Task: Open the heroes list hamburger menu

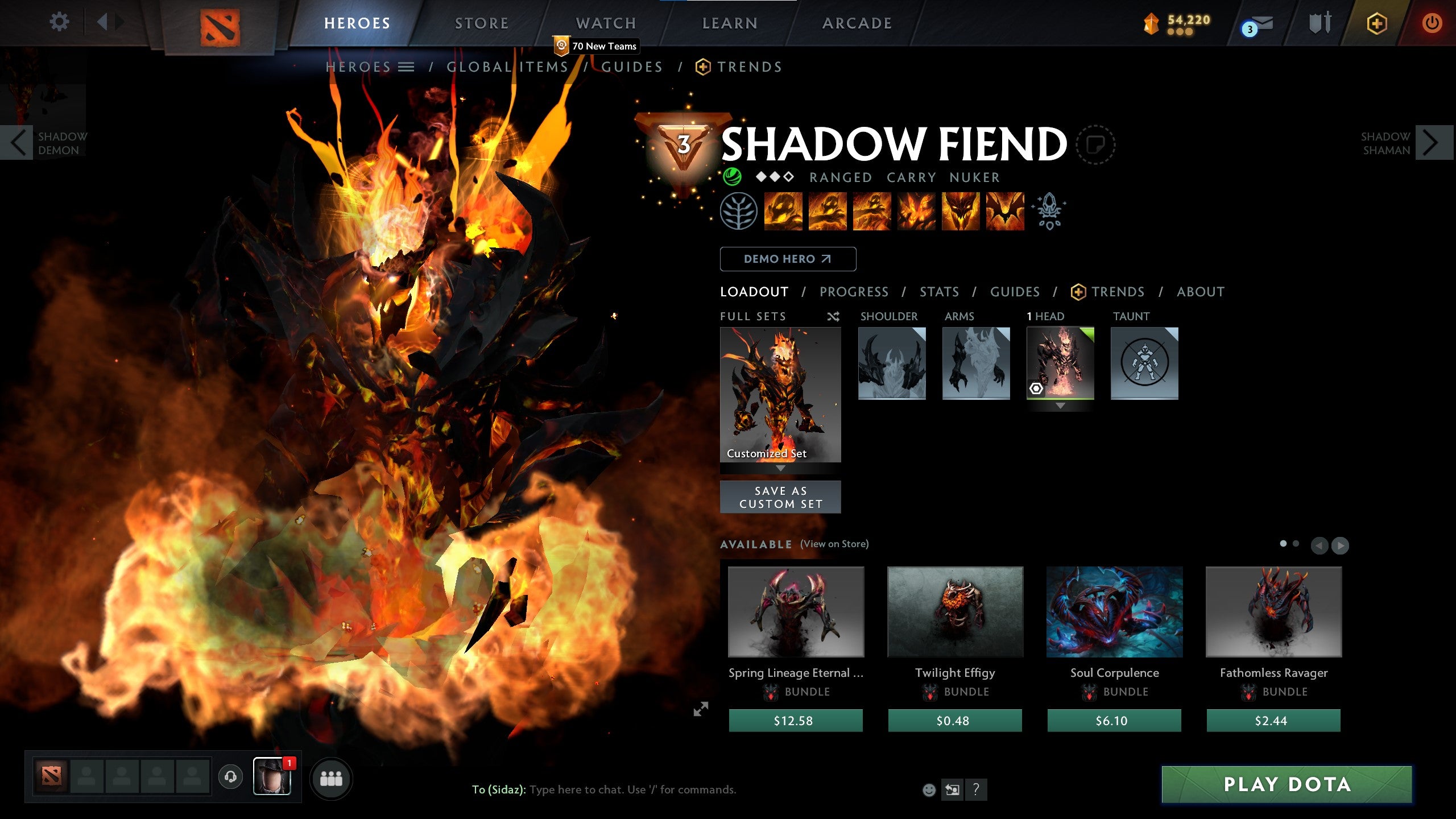Action: (406, 66)
